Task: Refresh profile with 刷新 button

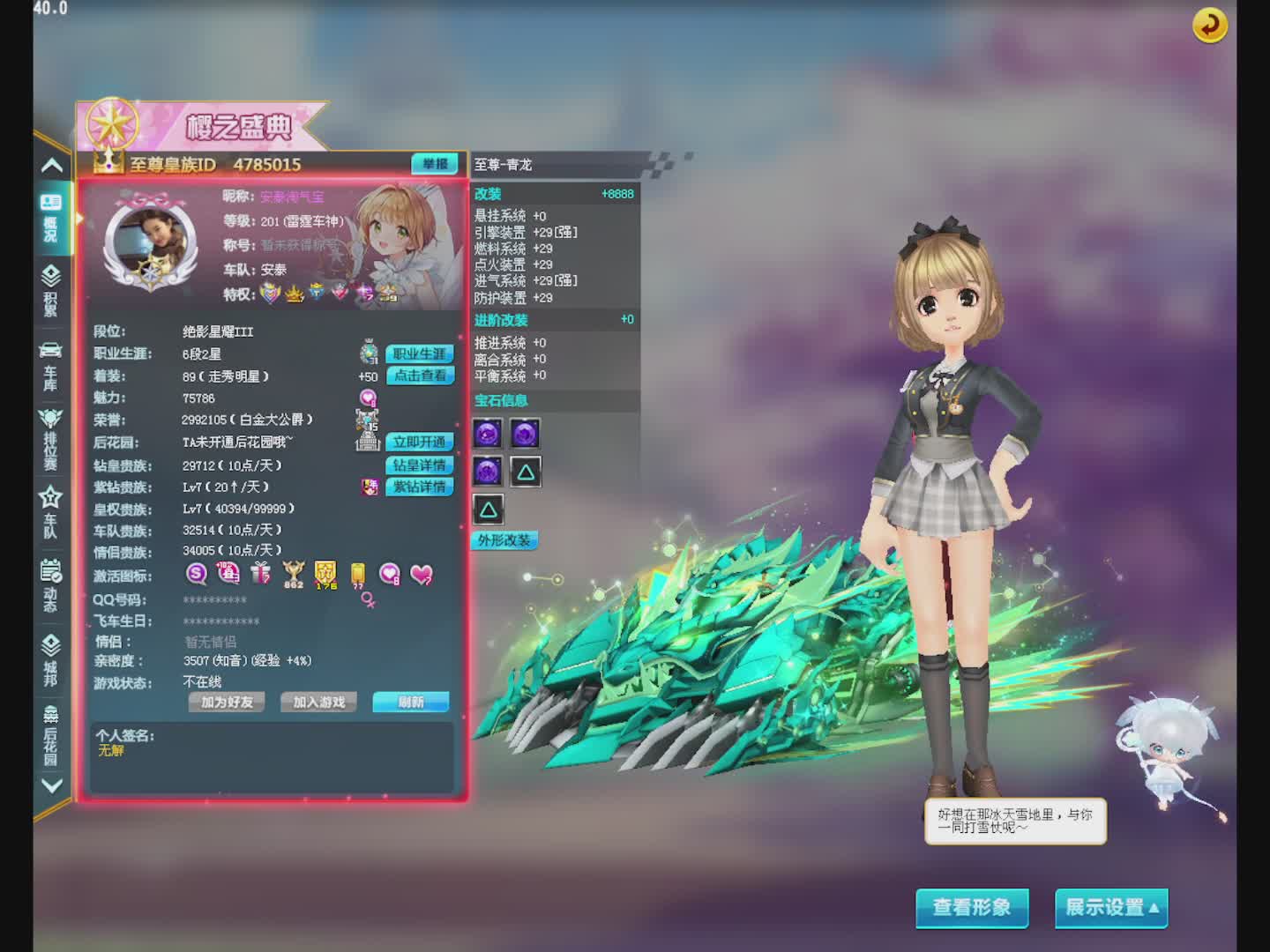Action: coord(410,702)
